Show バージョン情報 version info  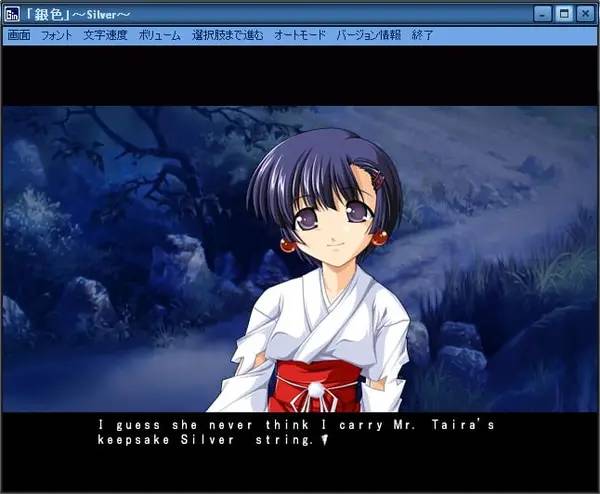coord(369,35)
